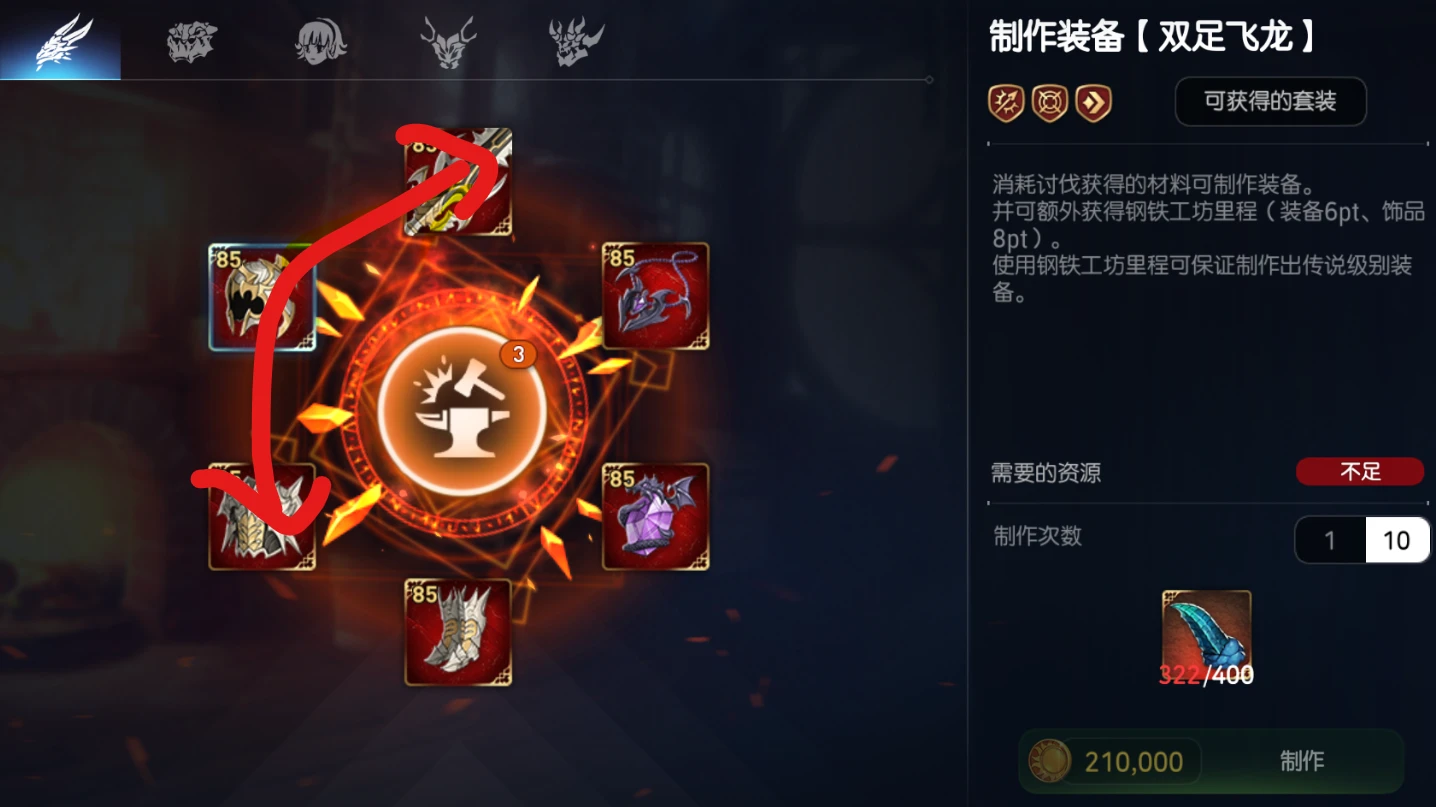This screenshot has height=807, width=1436.
Task: Click the 322/400 material icon
Action: coord(1205,627)
